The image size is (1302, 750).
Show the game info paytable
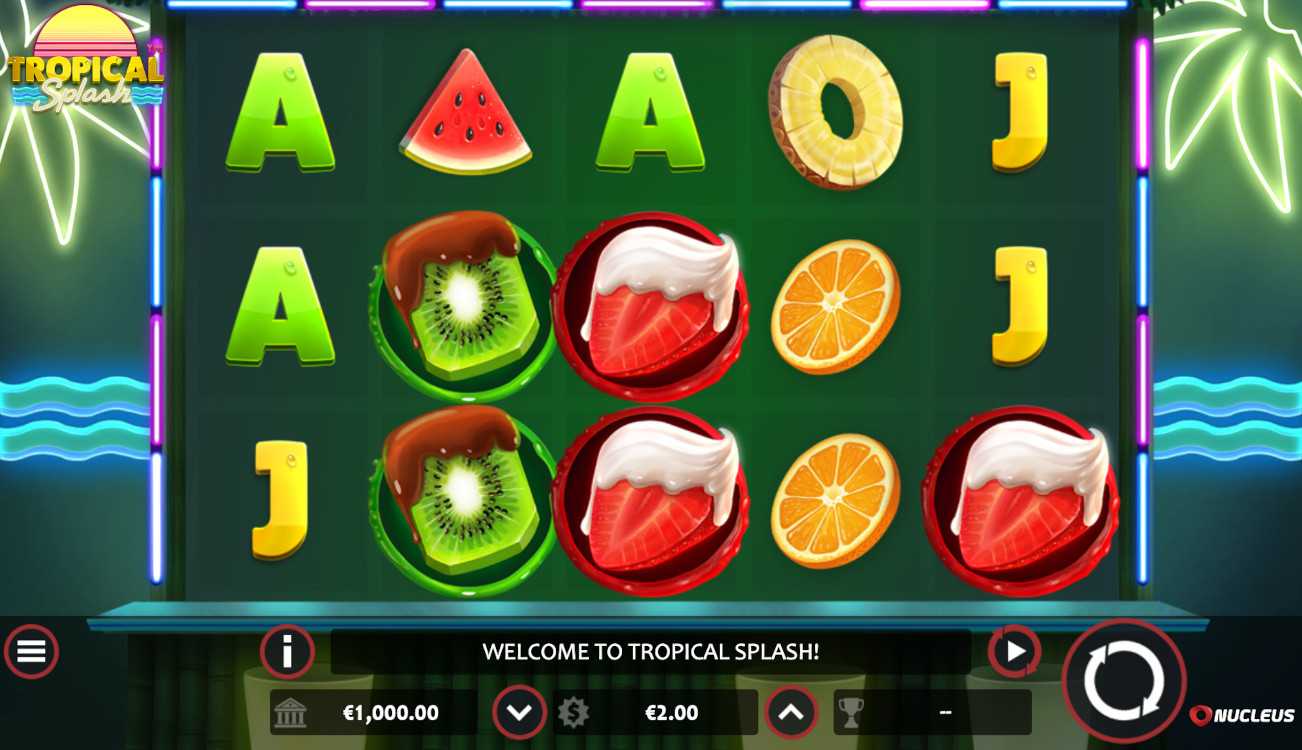[x=287, y=652]
